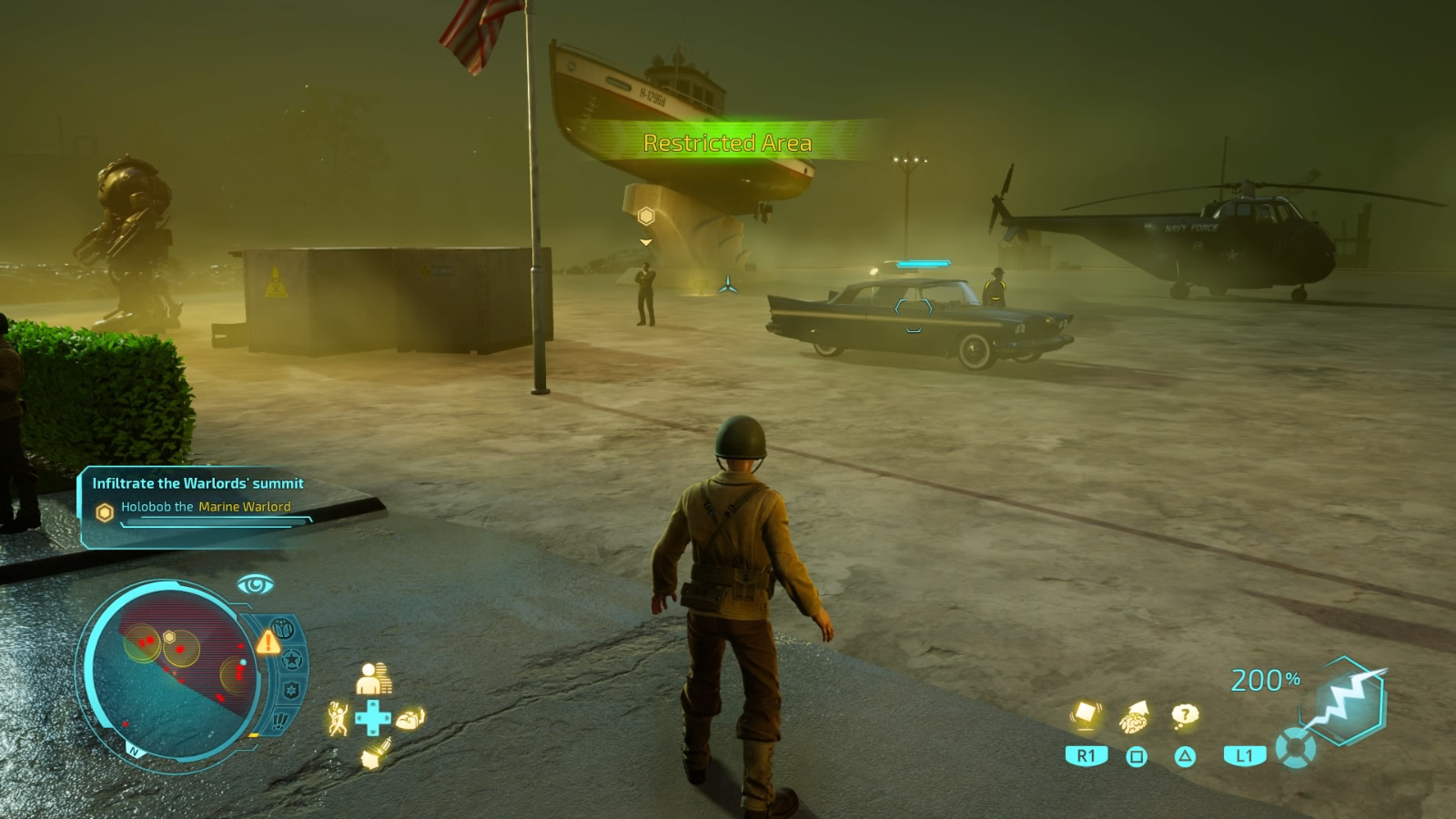Click the Infiltrate the Warlords' summit objective
Viewport: 1456px width, 819px height.
click(x=197, y=484)
